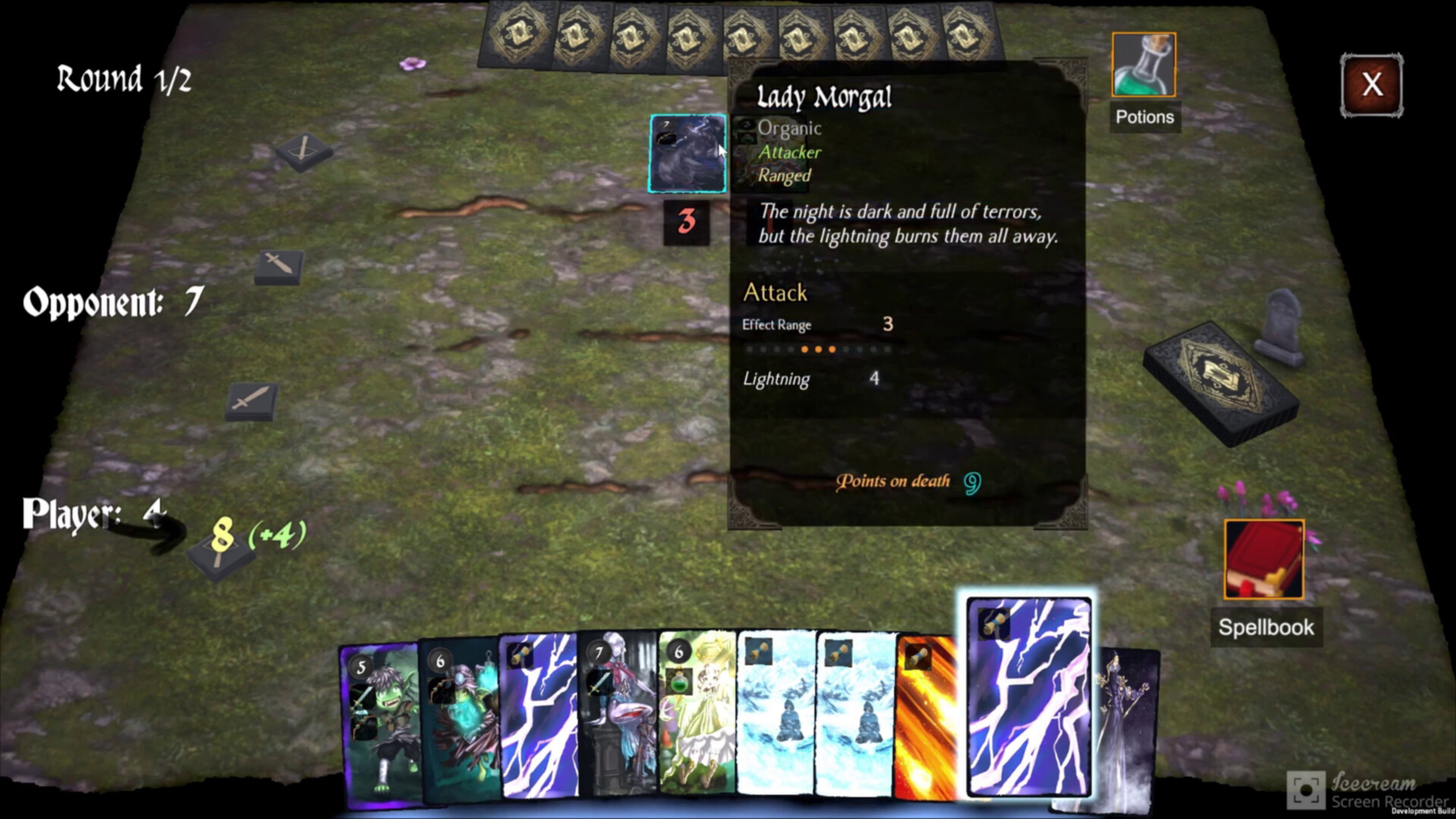Select Lady Morgal's card on the board
The height and width of the screenshot is (819, 1456).
click(x=686, y=154)
